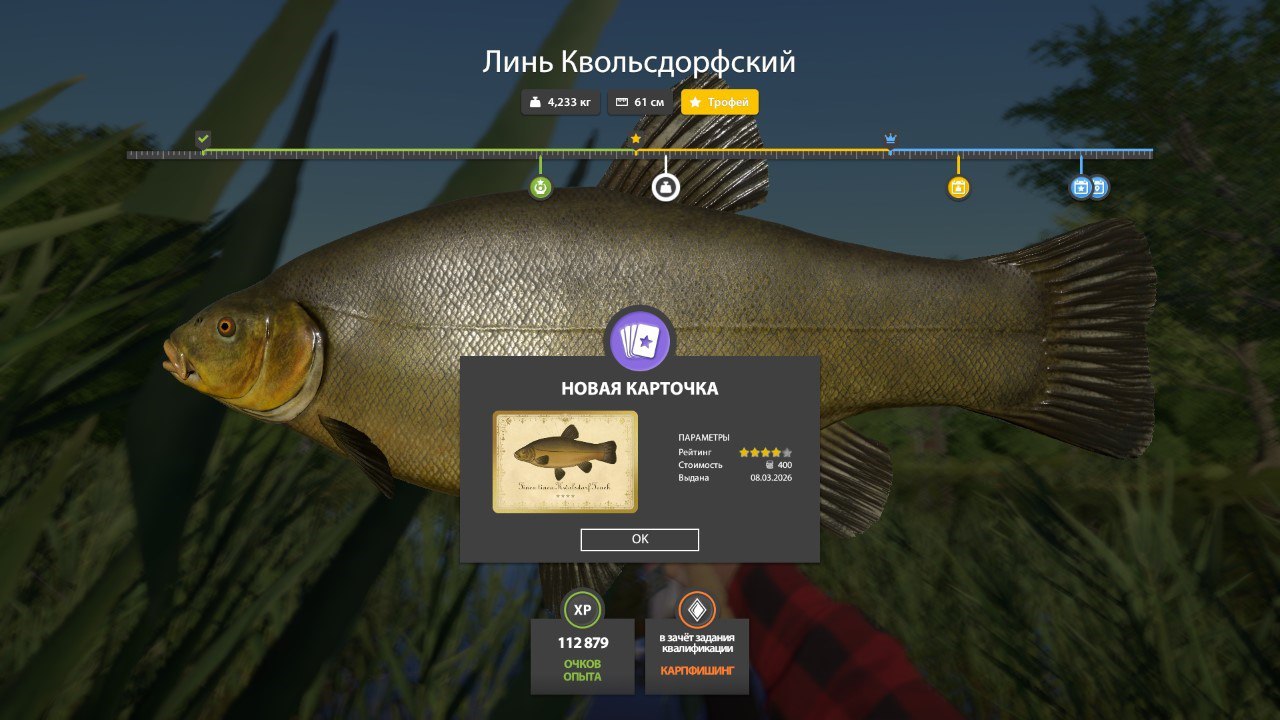Click the yellow Трофей badge
This screenshot has width=1280, height=720.
point(720,102)
